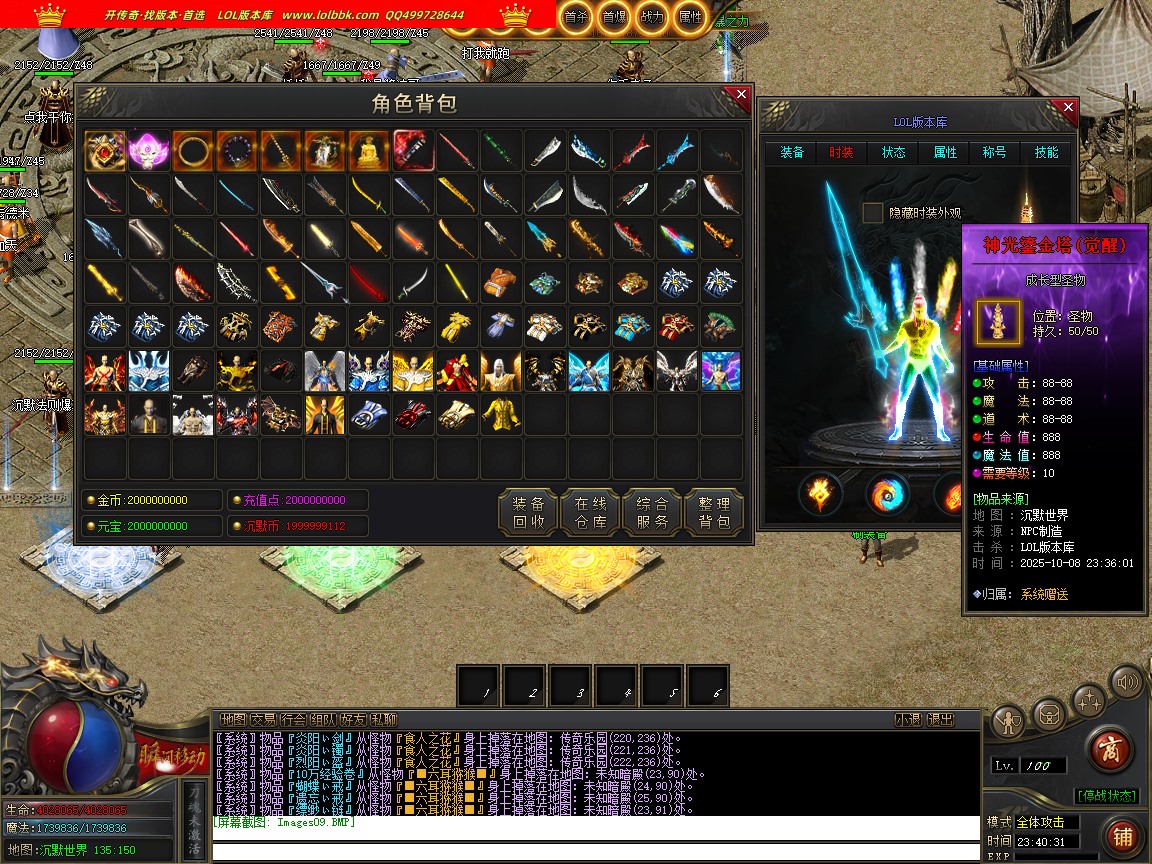
Task: Click the 装备回收 recycle button
Action: tap(528, 513)
